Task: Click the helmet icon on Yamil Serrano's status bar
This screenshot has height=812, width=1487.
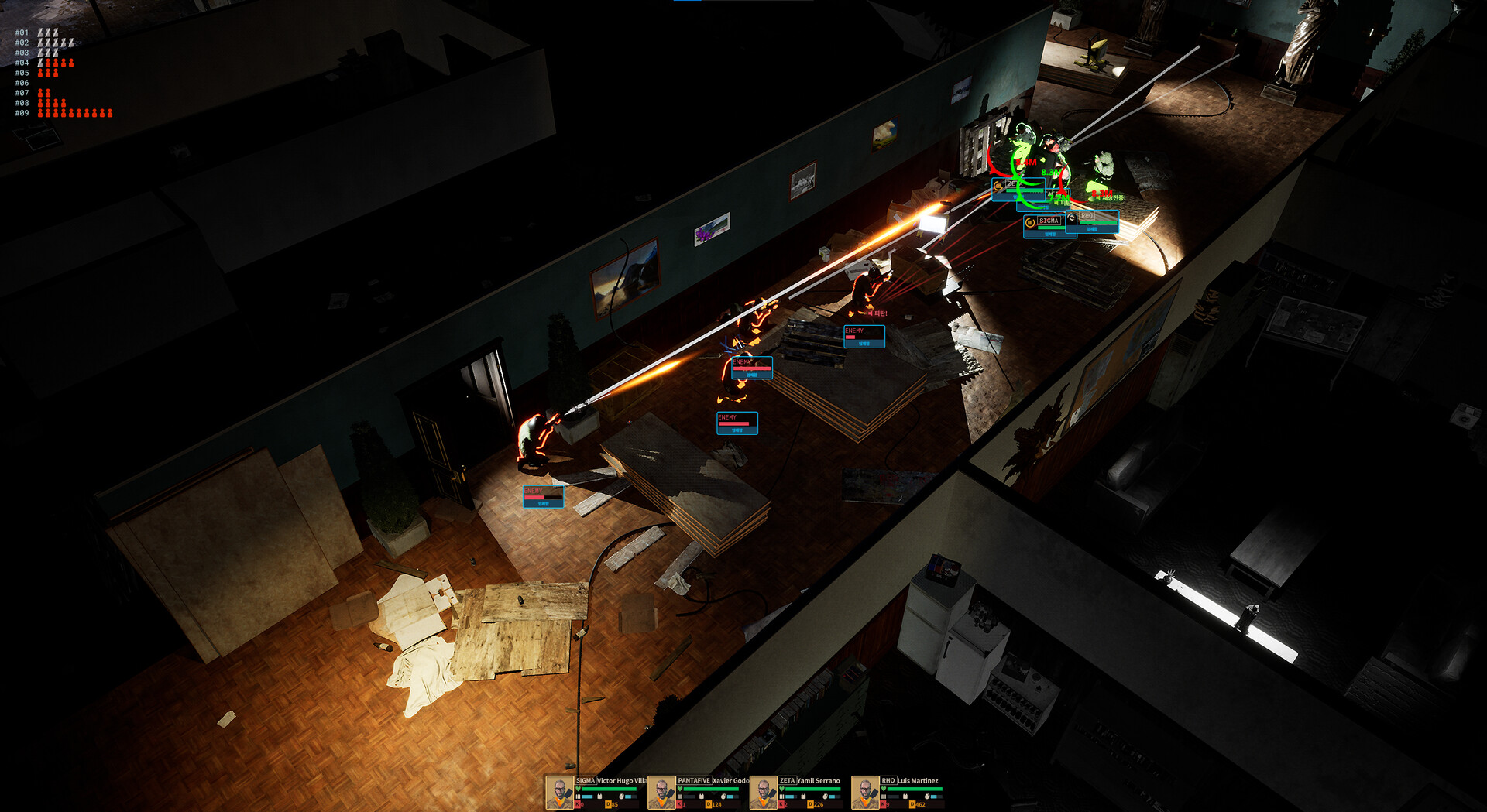Action: click(x=826, y=797)
